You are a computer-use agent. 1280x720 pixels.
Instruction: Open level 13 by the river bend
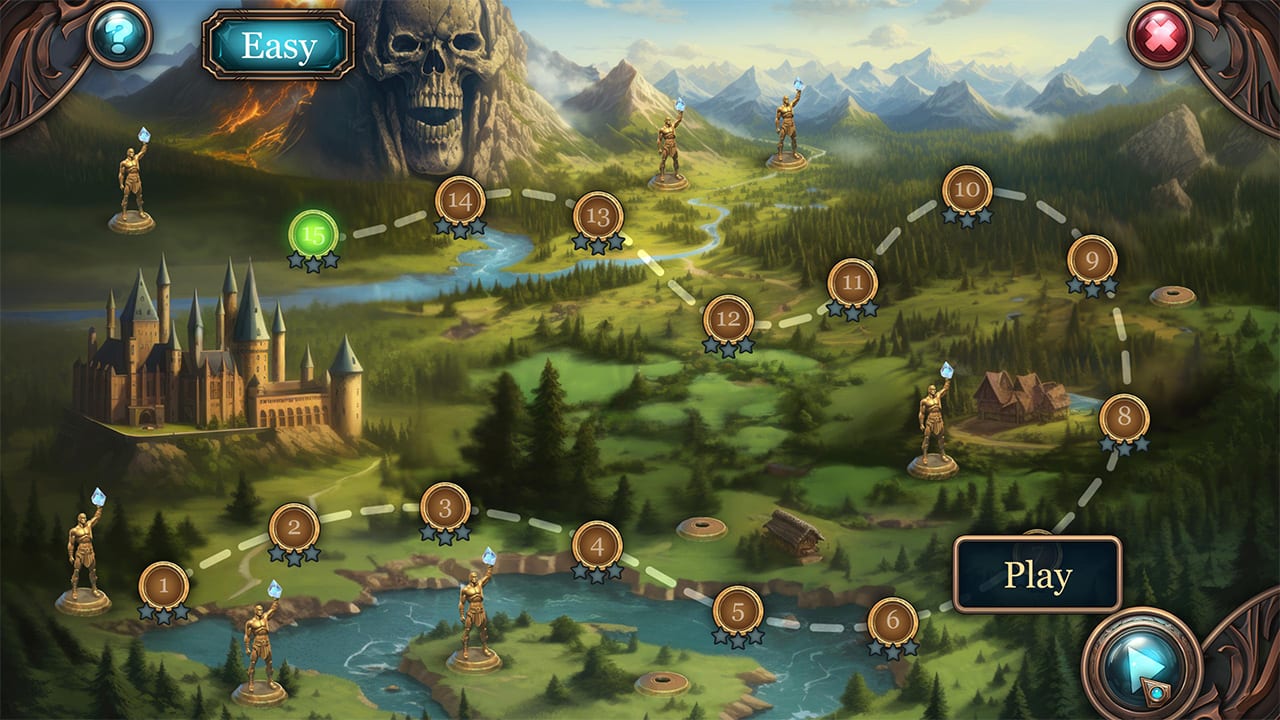[x=601, y=215]
